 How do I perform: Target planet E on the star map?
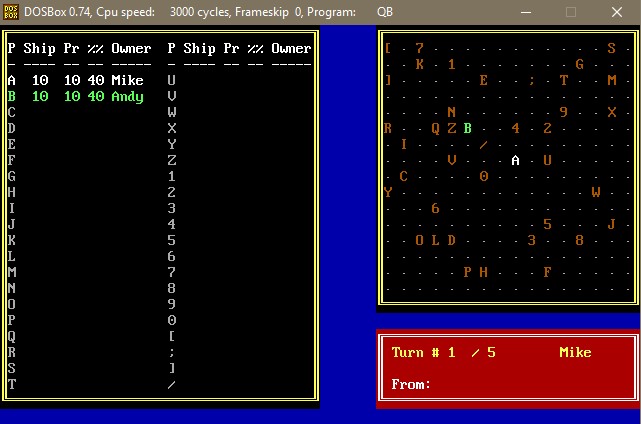coord(483,80)
